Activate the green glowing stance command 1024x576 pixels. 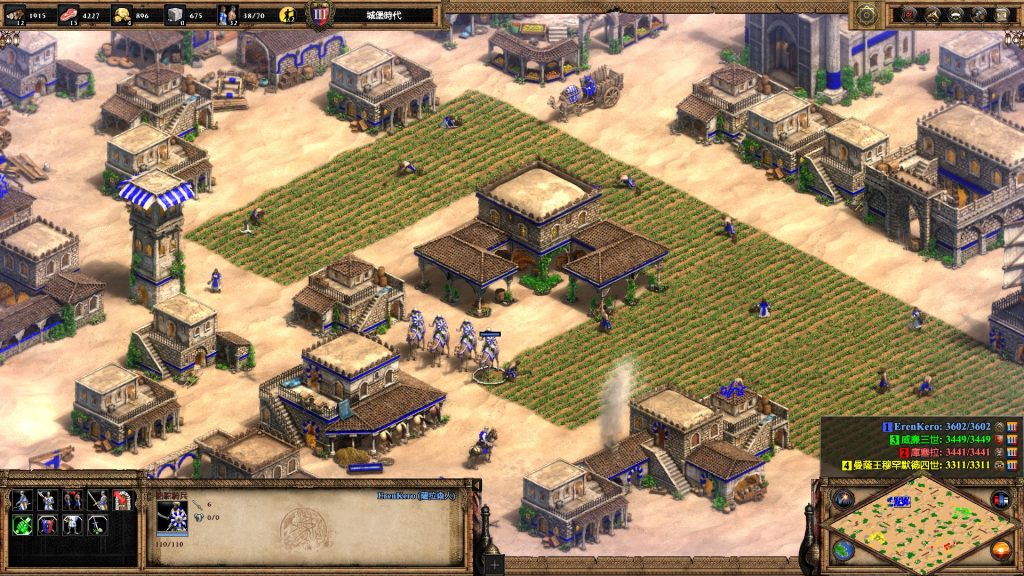pos(22,524)
